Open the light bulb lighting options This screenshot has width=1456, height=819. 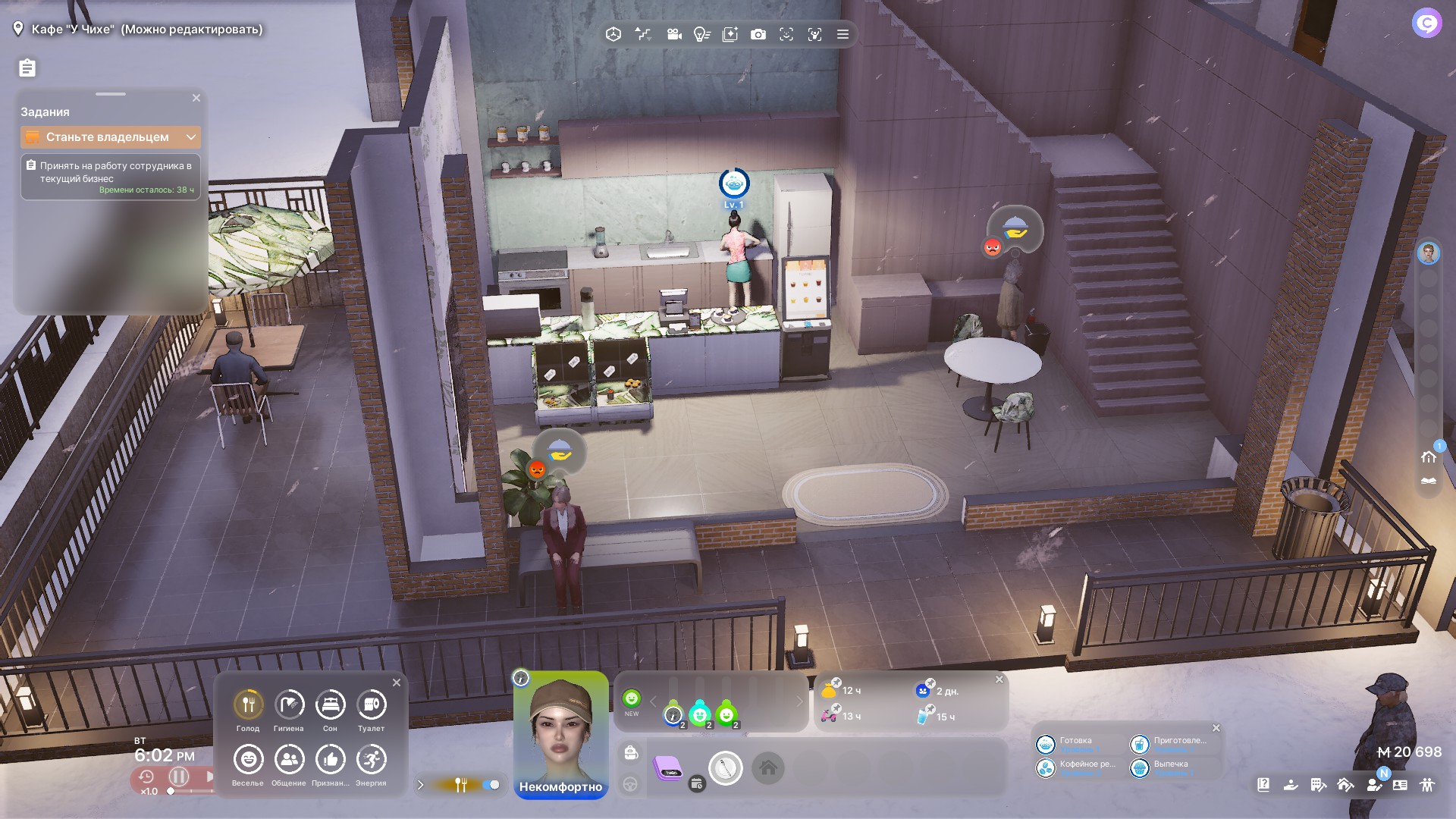701,34
